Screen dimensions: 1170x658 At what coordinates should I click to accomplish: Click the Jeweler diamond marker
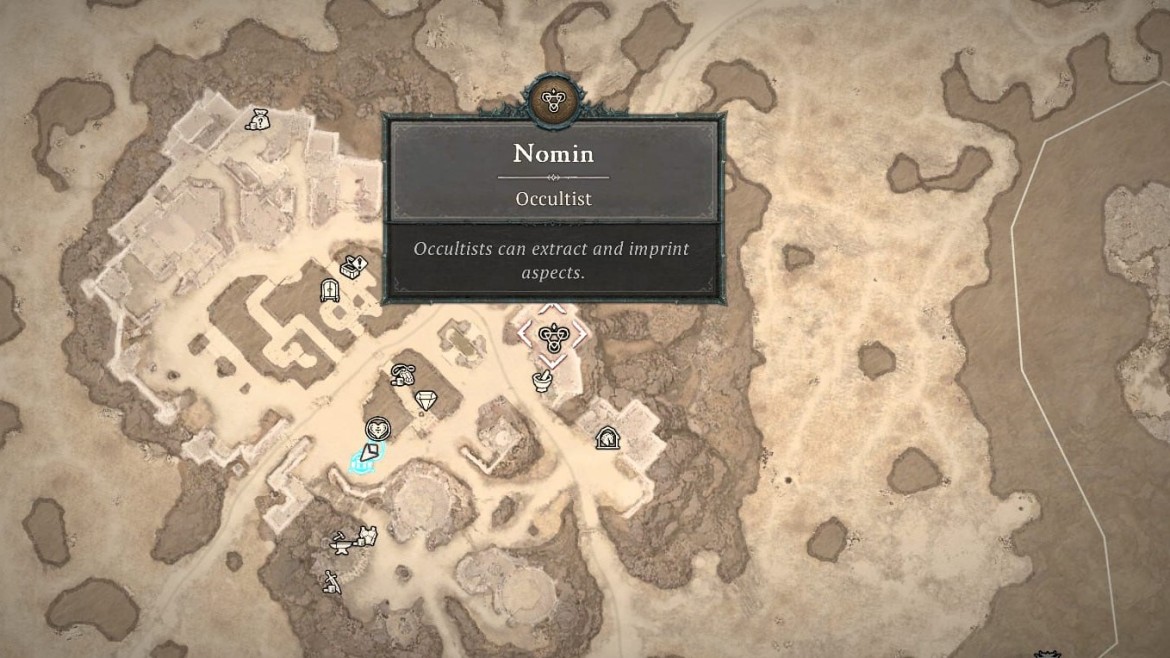click(427, 400)
